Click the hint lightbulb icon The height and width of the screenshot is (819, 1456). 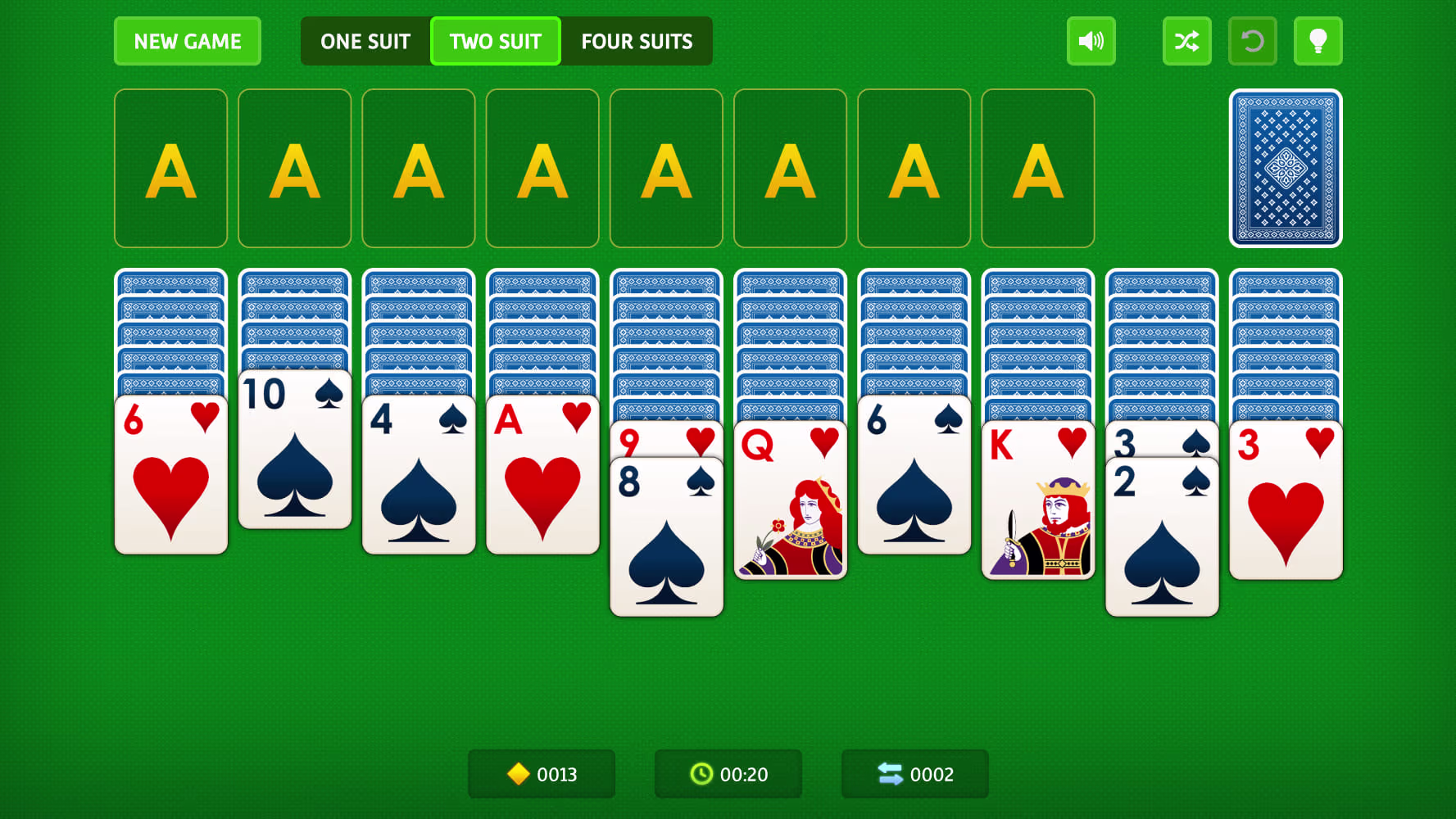[x=1318, y=41]
